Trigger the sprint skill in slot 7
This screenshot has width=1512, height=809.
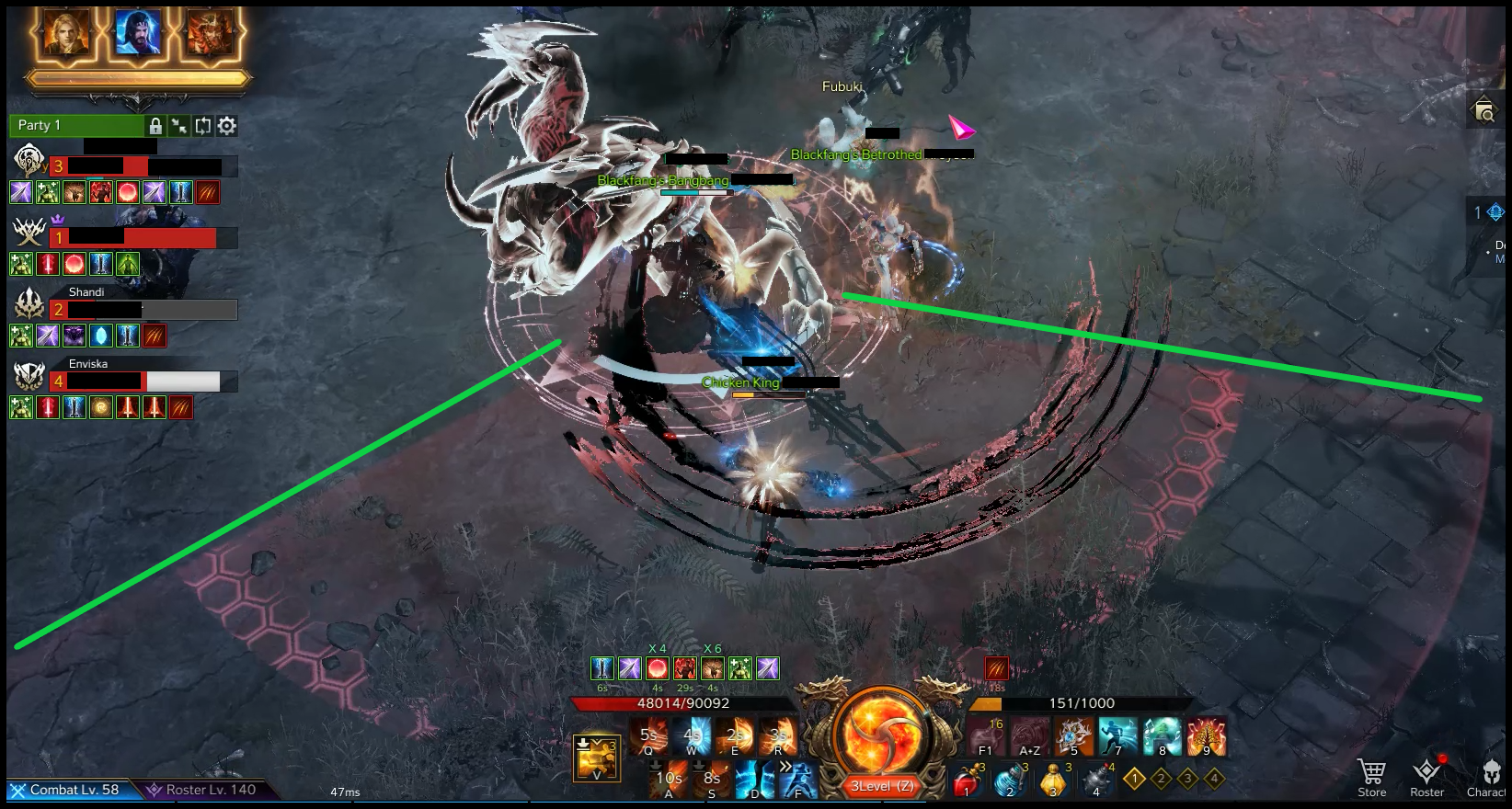tap(1117, 735)
